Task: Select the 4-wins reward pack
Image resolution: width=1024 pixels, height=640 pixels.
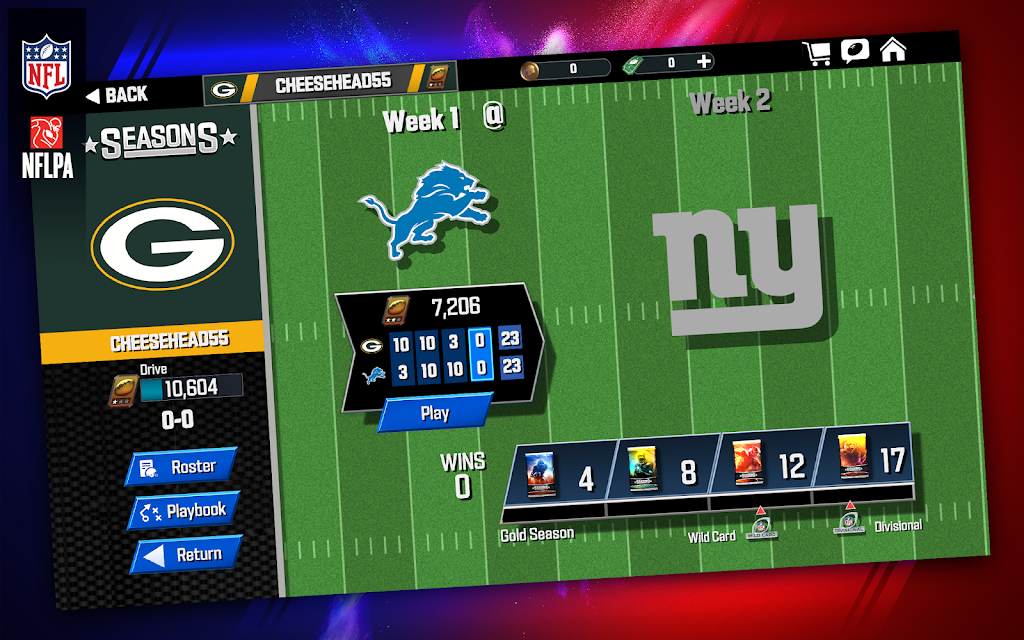Action: [561, 473]
